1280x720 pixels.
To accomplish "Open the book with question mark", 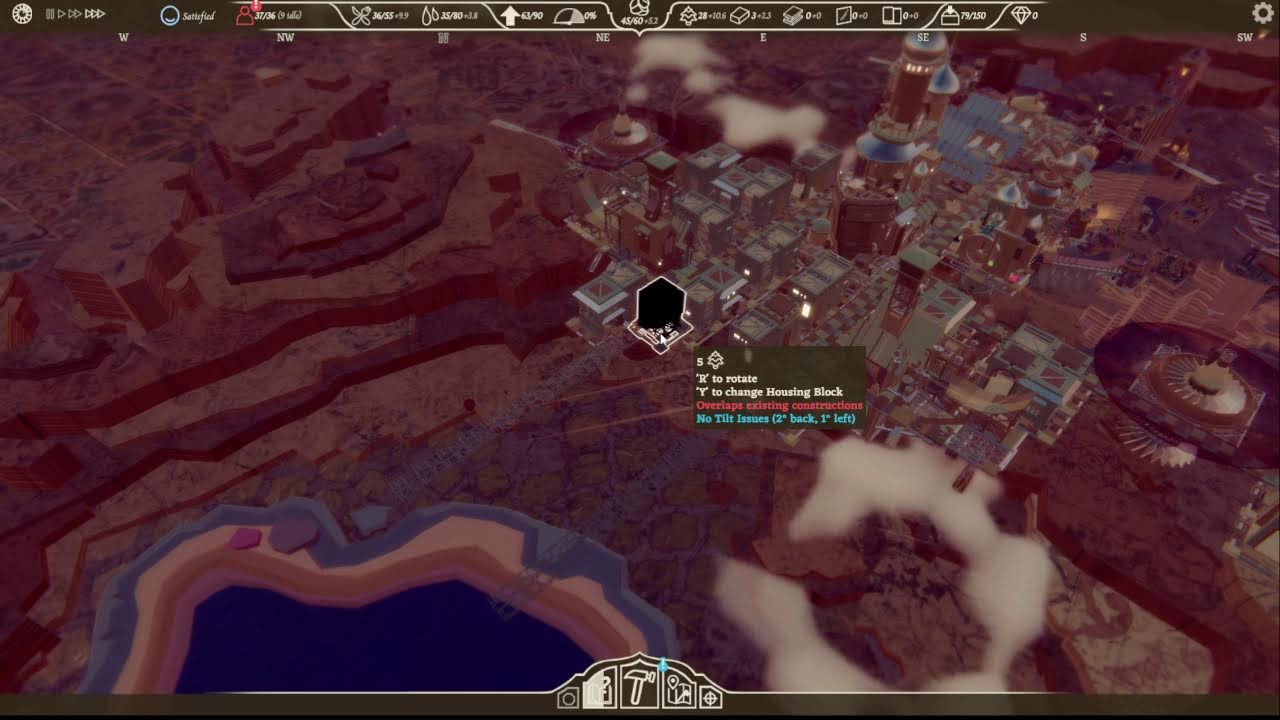I will (600, 691).
